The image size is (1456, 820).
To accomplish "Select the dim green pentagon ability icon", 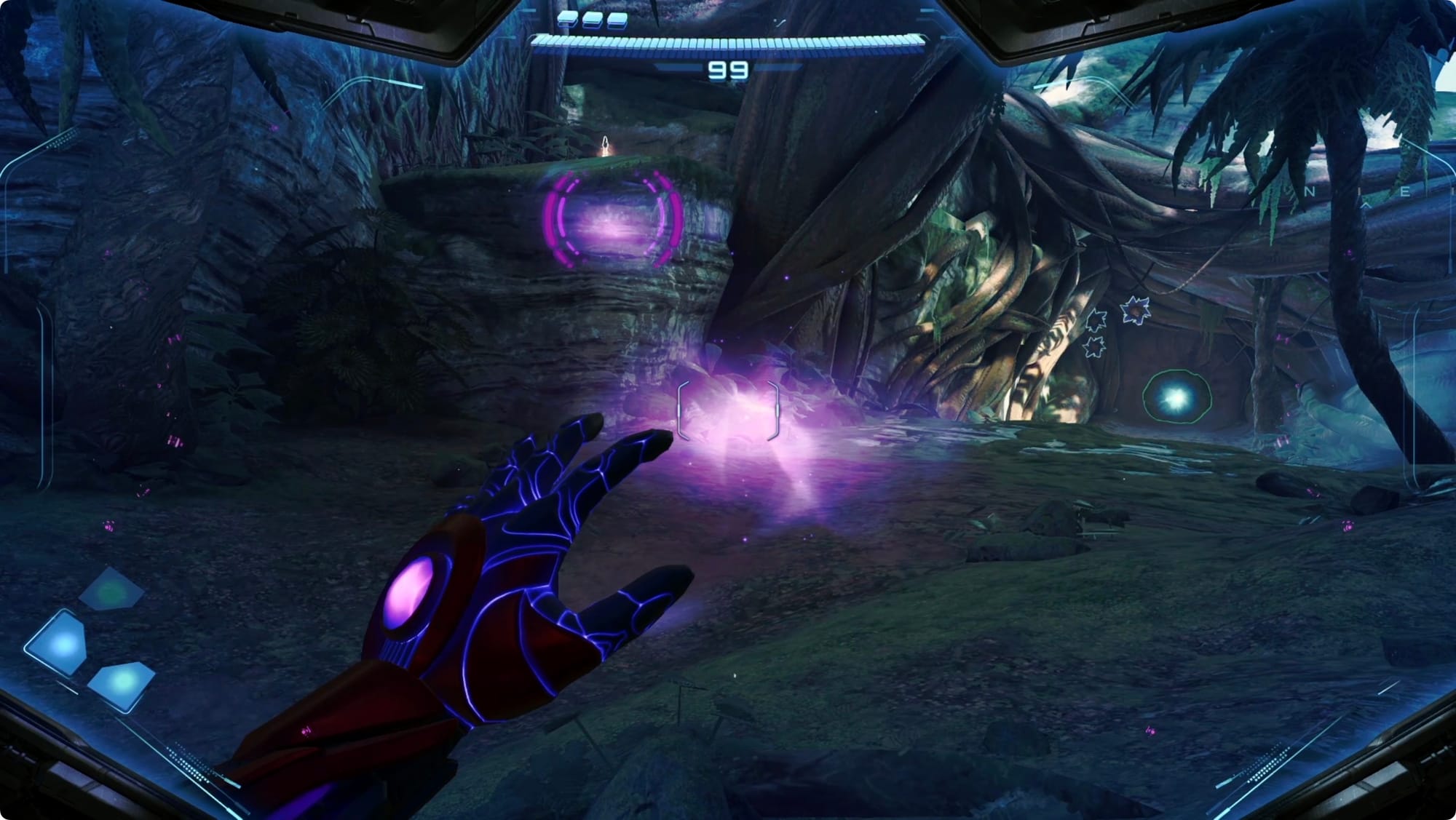I will click(x=111, y=588).
